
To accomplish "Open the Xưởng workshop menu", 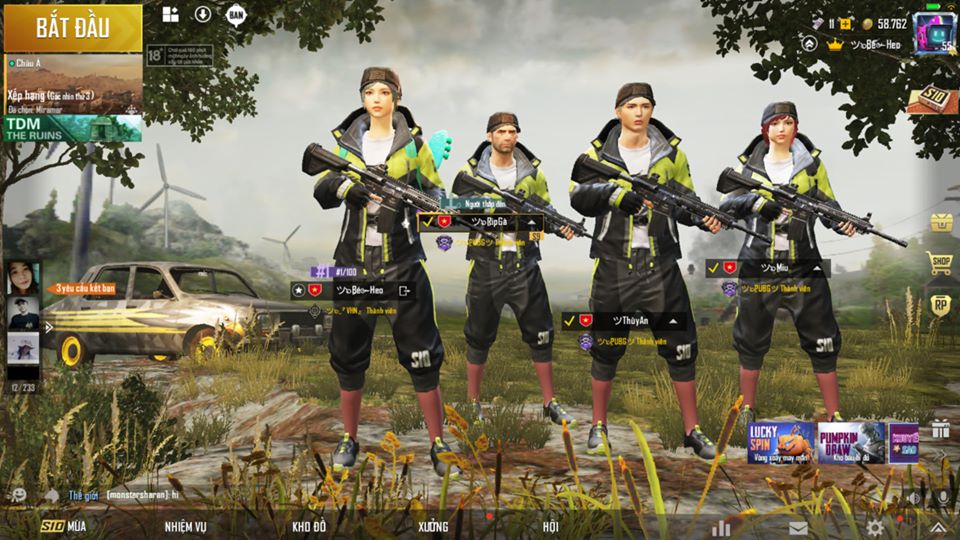I will click(434, 526).
